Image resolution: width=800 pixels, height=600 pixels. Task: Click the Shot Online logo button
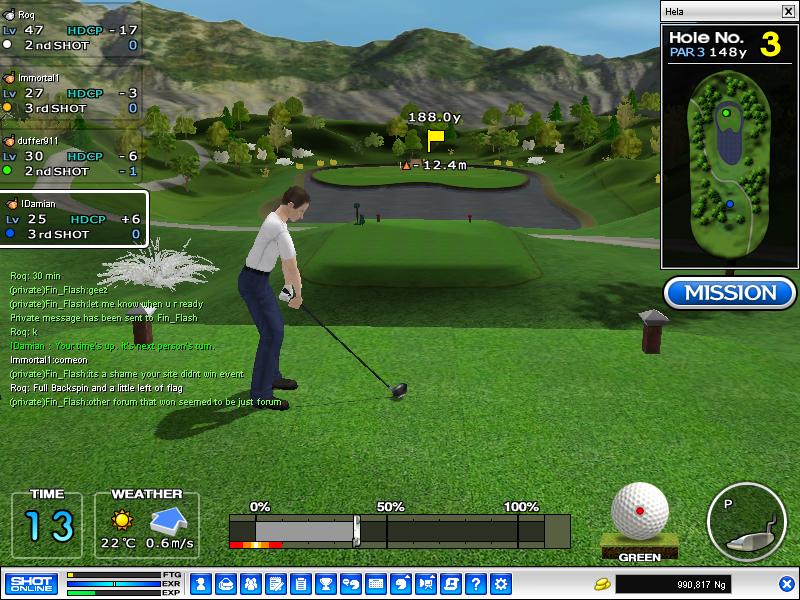pos(31,583)
